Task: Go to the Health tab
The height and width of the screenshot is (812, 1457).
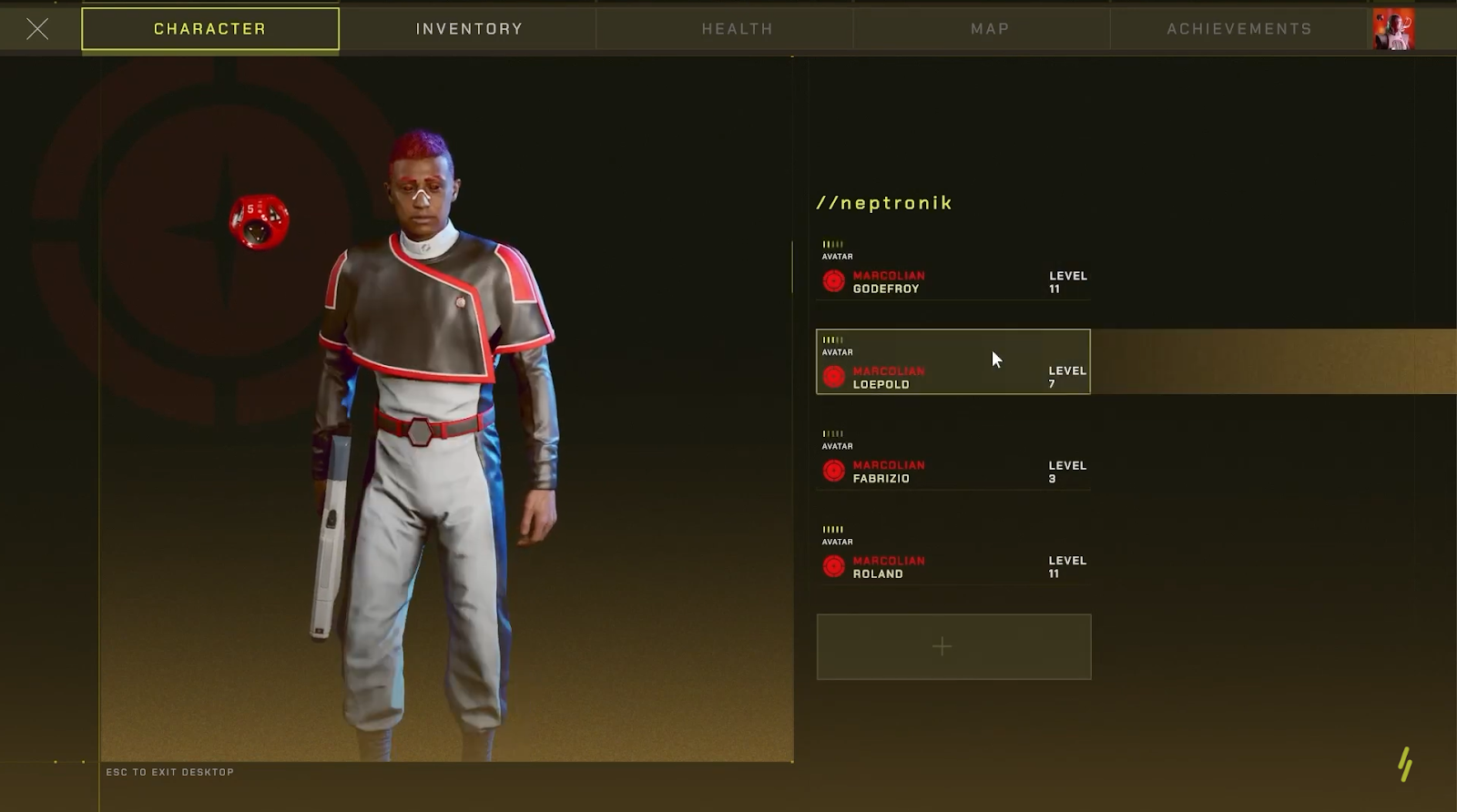Action: point(737,29)
